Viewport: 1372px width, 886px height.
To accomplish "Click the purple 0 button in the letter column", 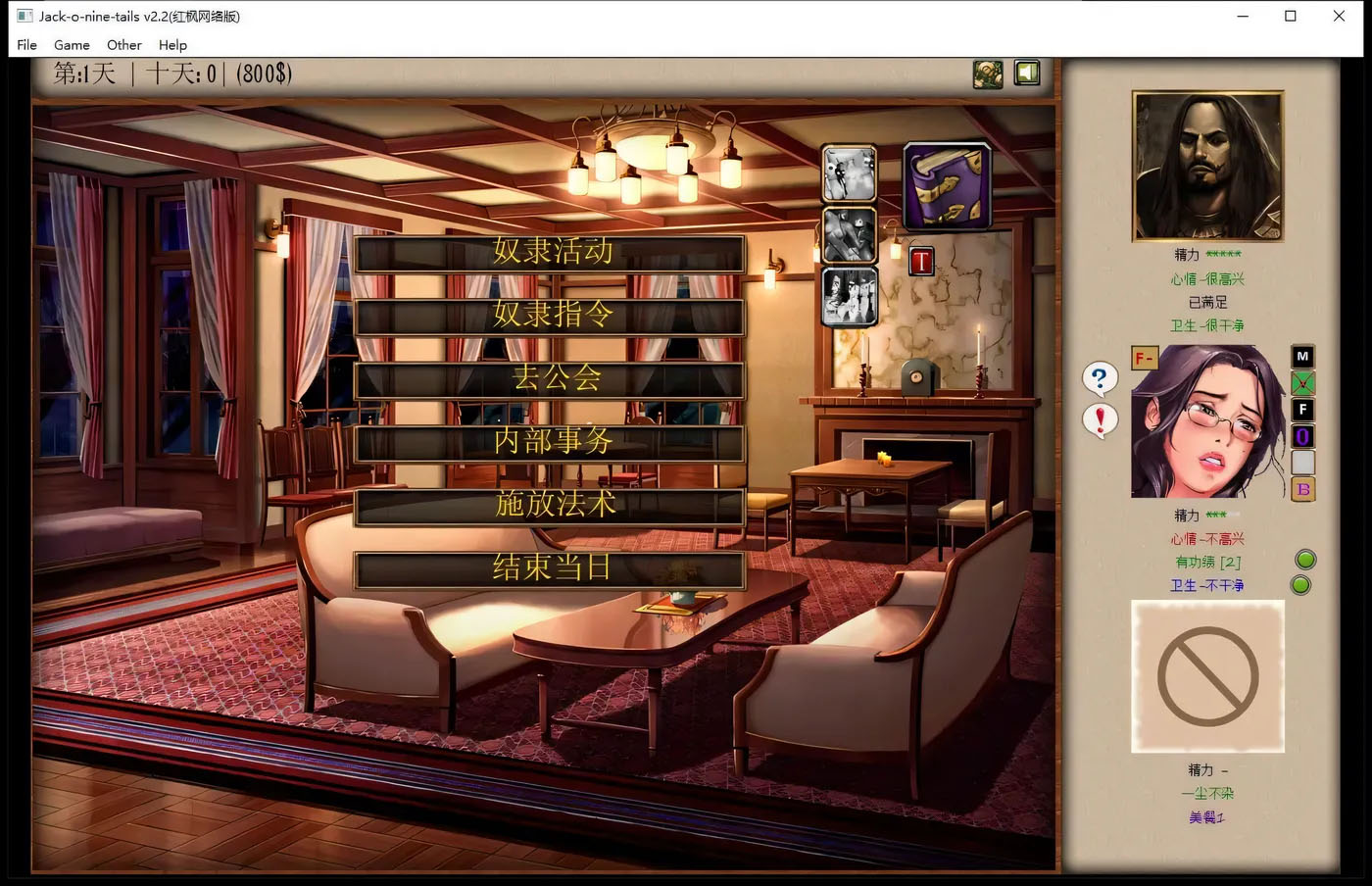I will coord(1303,436).
